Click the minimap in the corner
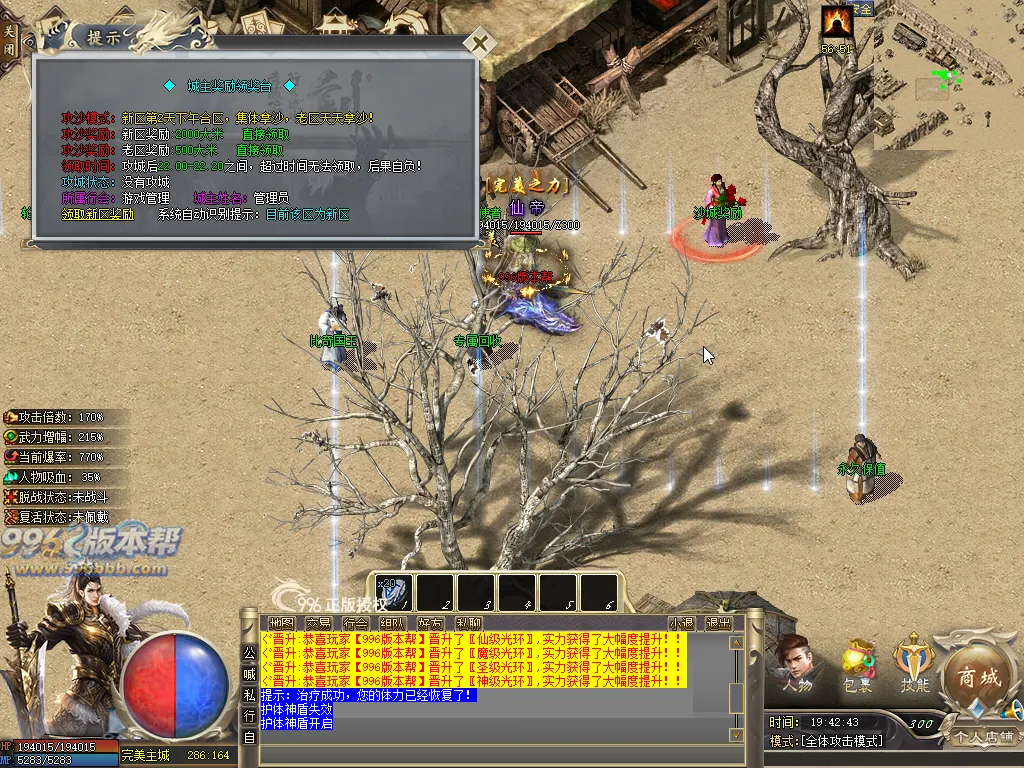Screen dimensions: 1024x768 pos(948,76)
